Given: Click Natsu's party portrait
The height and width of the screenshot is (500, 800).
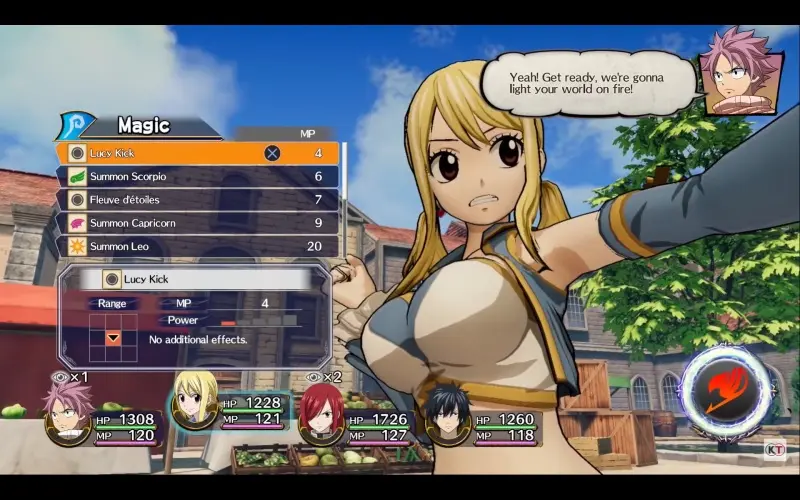Looking at the screenshot, I should coord(67,412).
